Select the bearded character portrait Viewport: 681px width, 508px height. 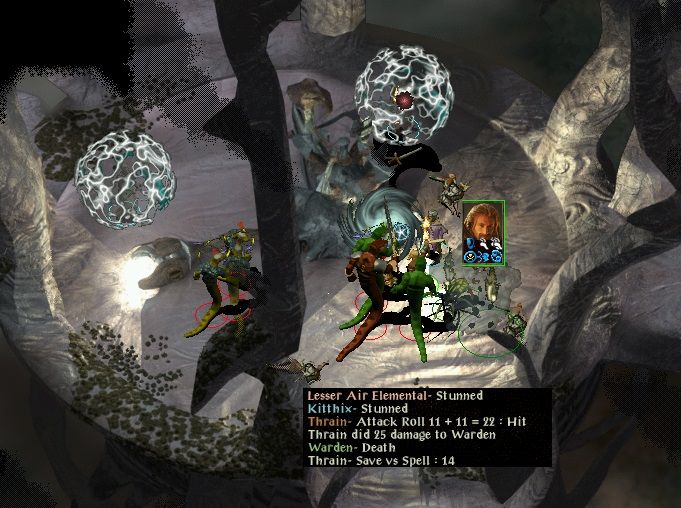pos(483,227)
